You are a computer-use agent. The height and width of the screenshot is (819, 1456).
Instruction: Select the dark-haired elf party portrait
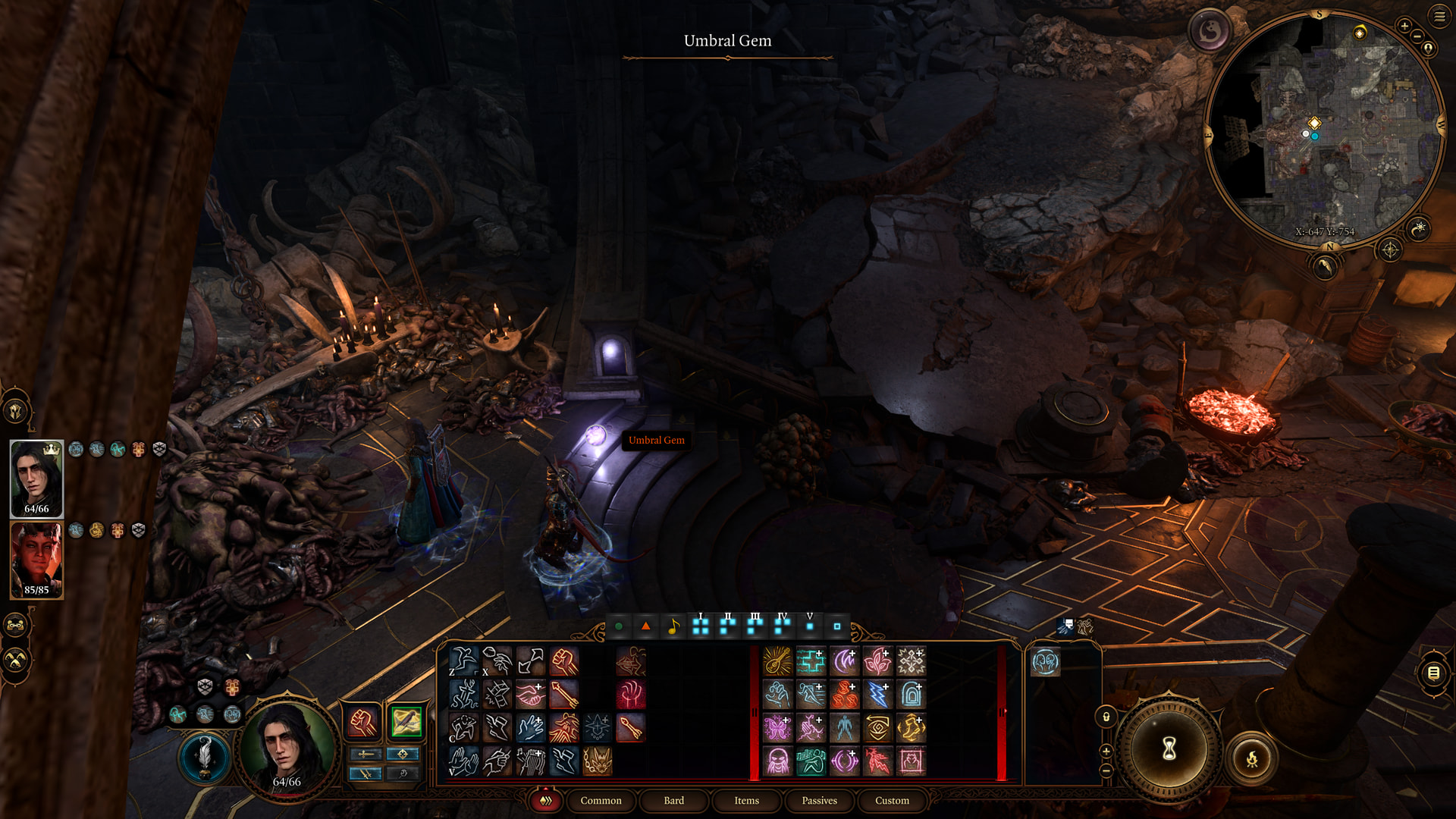[x=36, y=479]
